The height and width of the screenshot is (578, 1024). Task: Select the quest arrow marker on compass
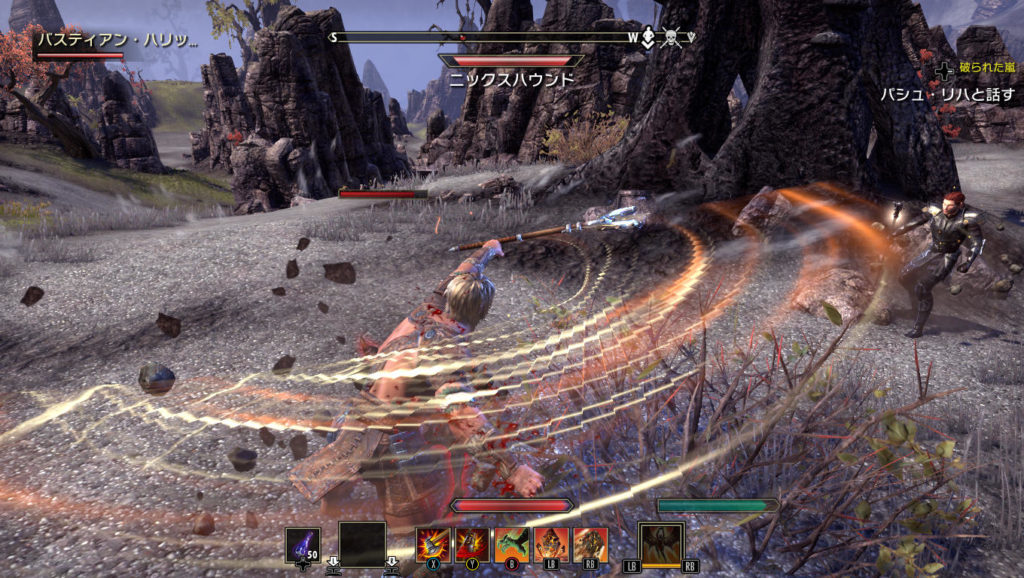tap(648, 38)
